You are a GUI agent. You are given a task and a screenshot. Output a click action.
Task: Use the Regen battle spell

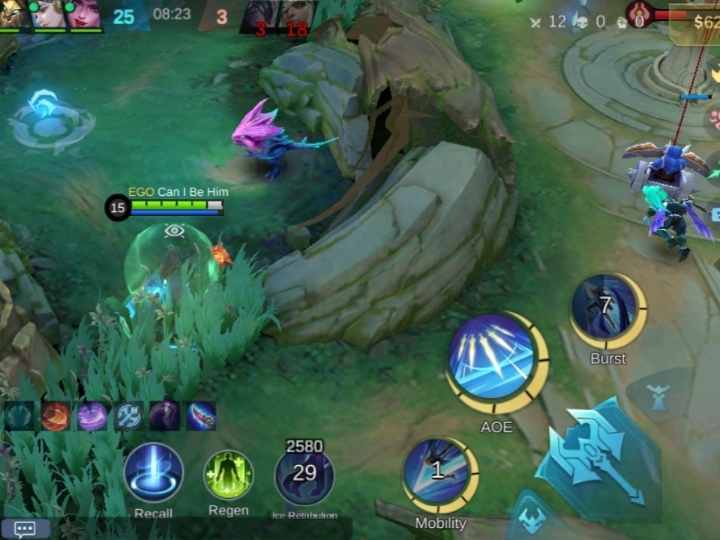click(x=229, y=475)
